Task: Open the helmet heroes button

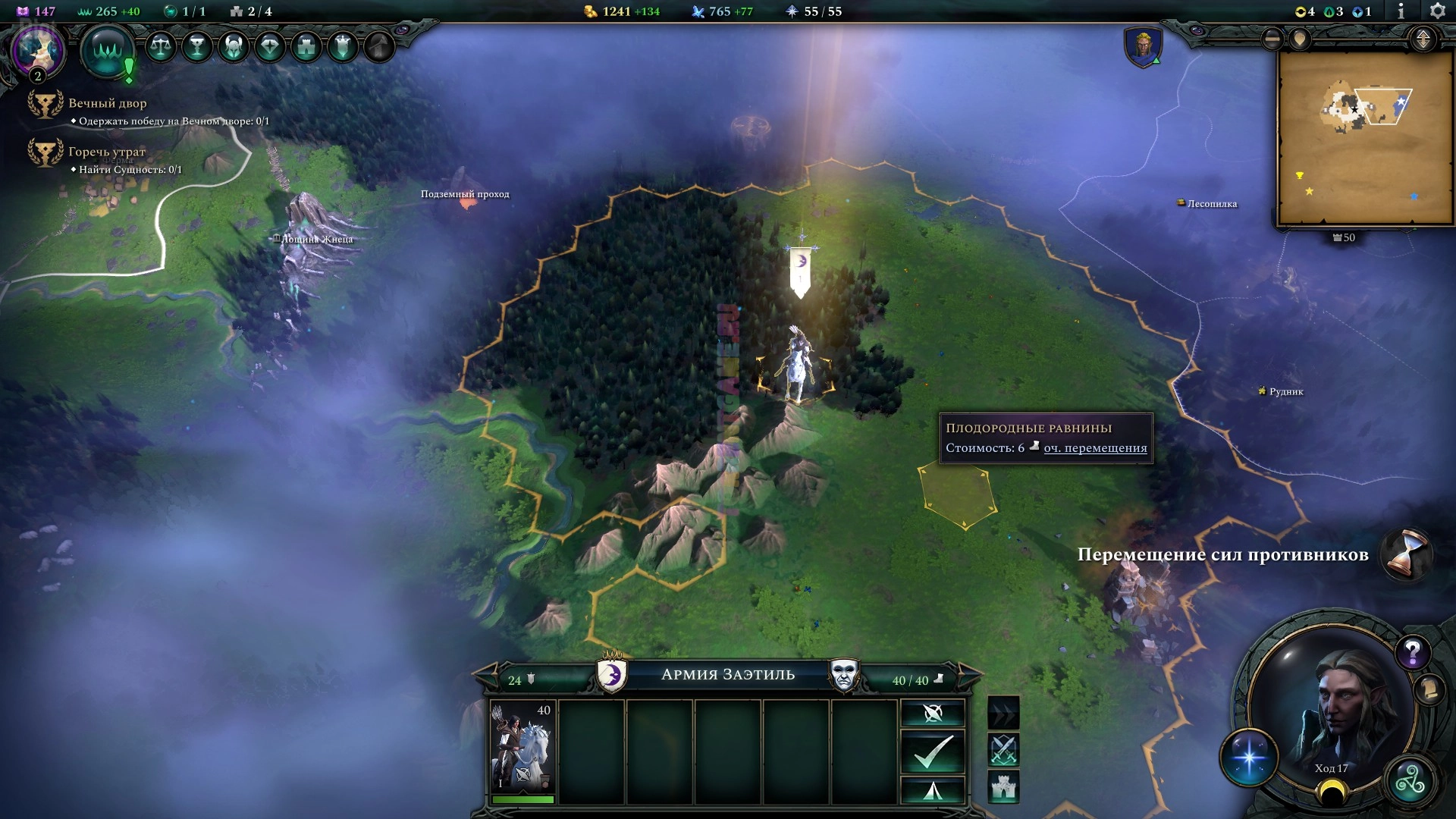Action: (x=233, y=47)
